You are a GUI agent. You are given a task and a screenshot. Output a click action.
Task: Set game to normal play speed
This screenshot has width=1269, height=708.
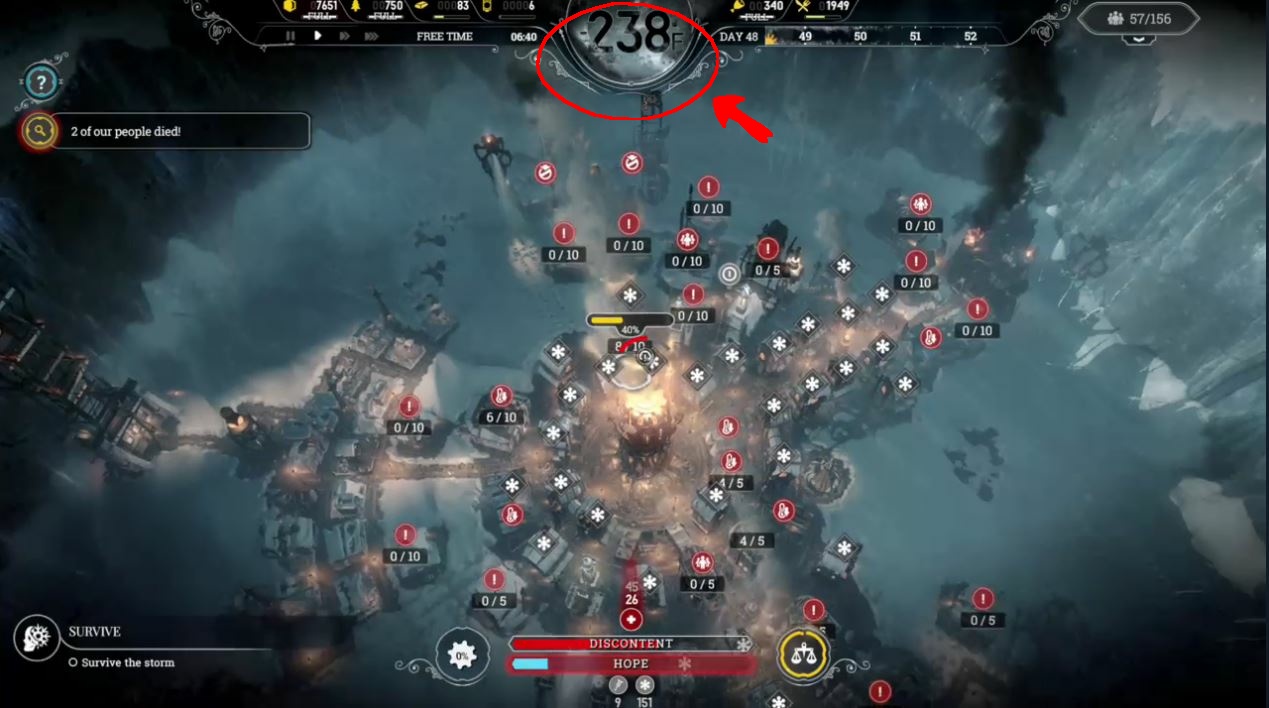(x=318, y=36)
